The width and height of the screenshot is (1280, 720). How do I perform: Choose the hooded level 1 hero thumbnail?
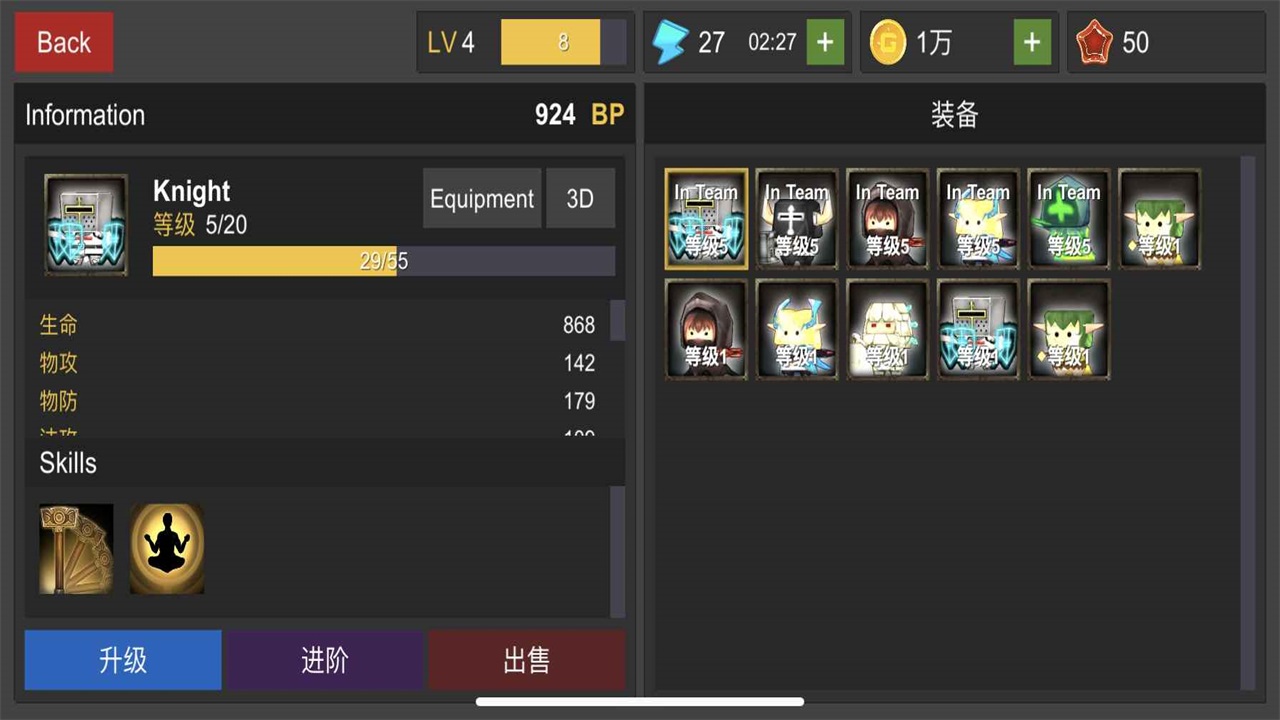pyautogui.click(x=706, y=329)
